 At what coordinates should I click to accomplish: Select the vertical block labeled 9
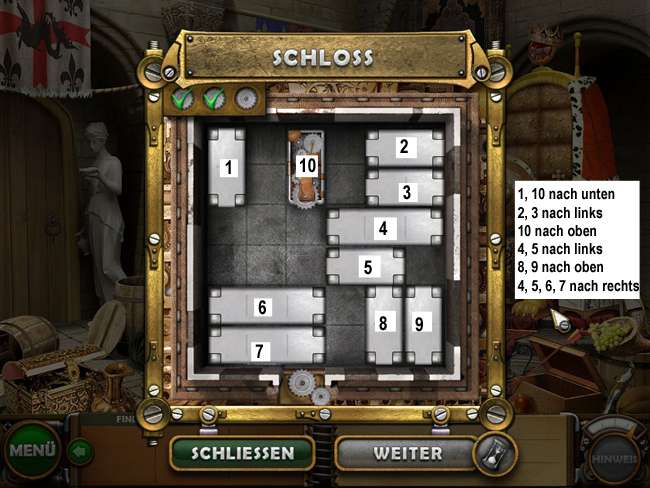point(422,324)
